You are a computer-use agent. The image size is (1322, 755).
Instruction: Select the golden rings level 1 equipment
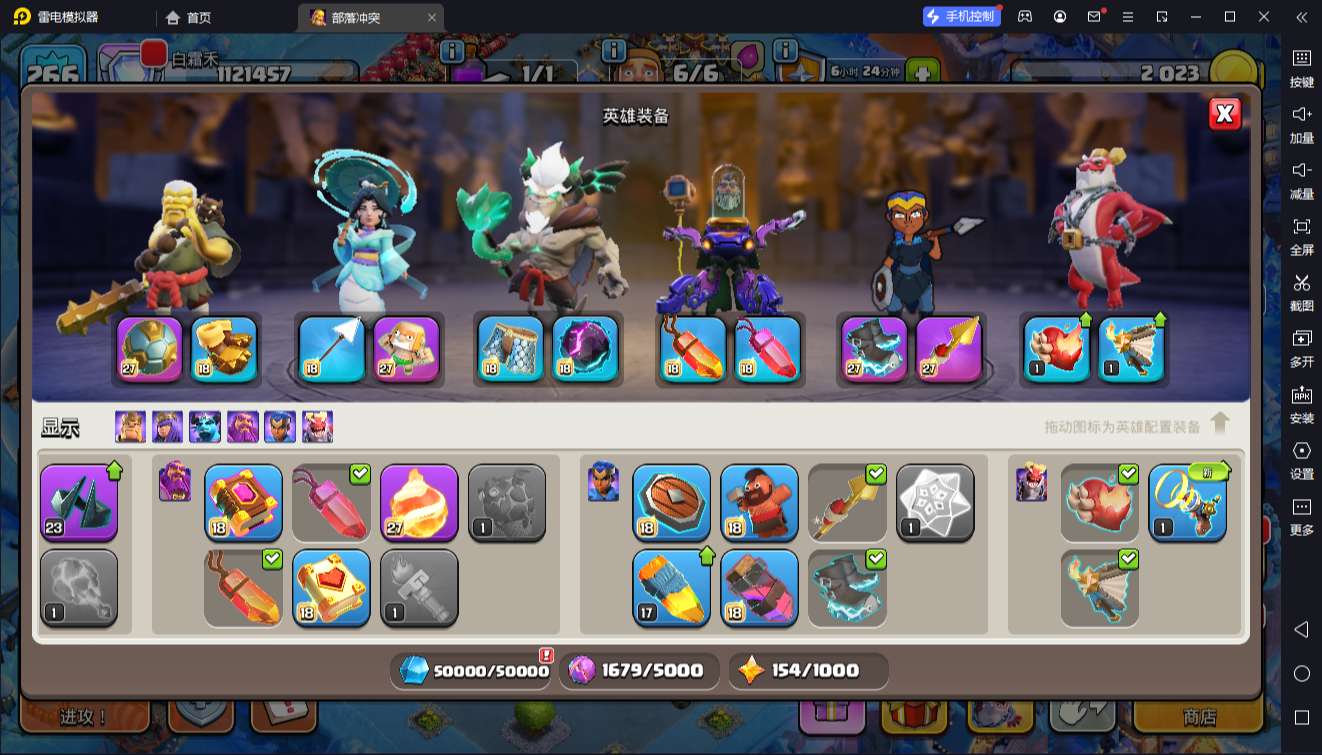click(1187, 503)
